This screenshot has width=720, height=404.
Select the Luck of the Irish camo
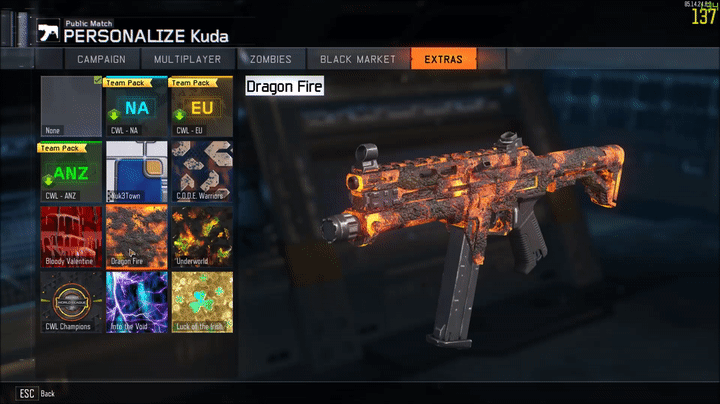(202, 302)
